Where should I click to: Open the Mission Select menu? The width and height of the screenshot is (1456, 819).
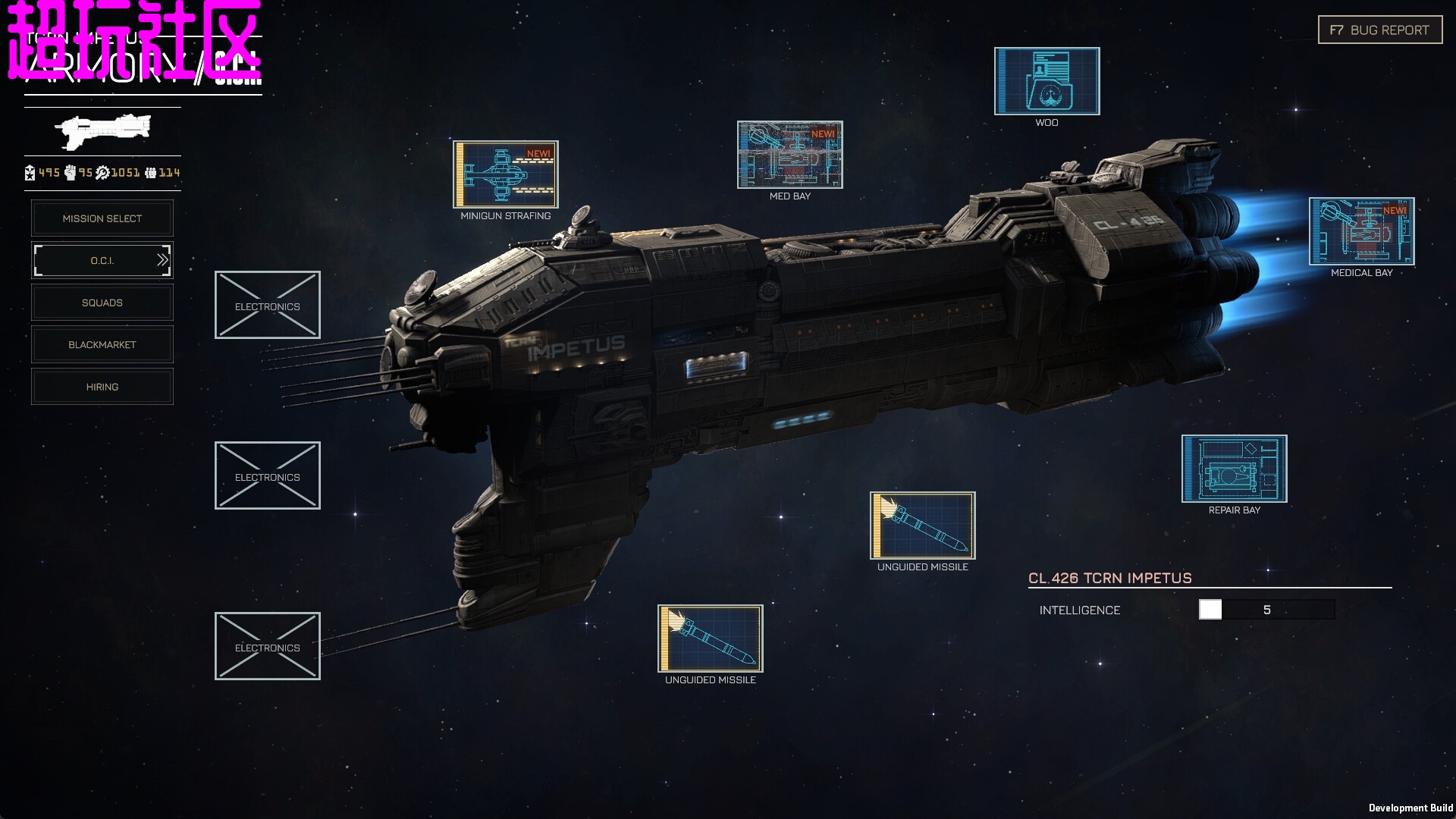coord(102,218)
